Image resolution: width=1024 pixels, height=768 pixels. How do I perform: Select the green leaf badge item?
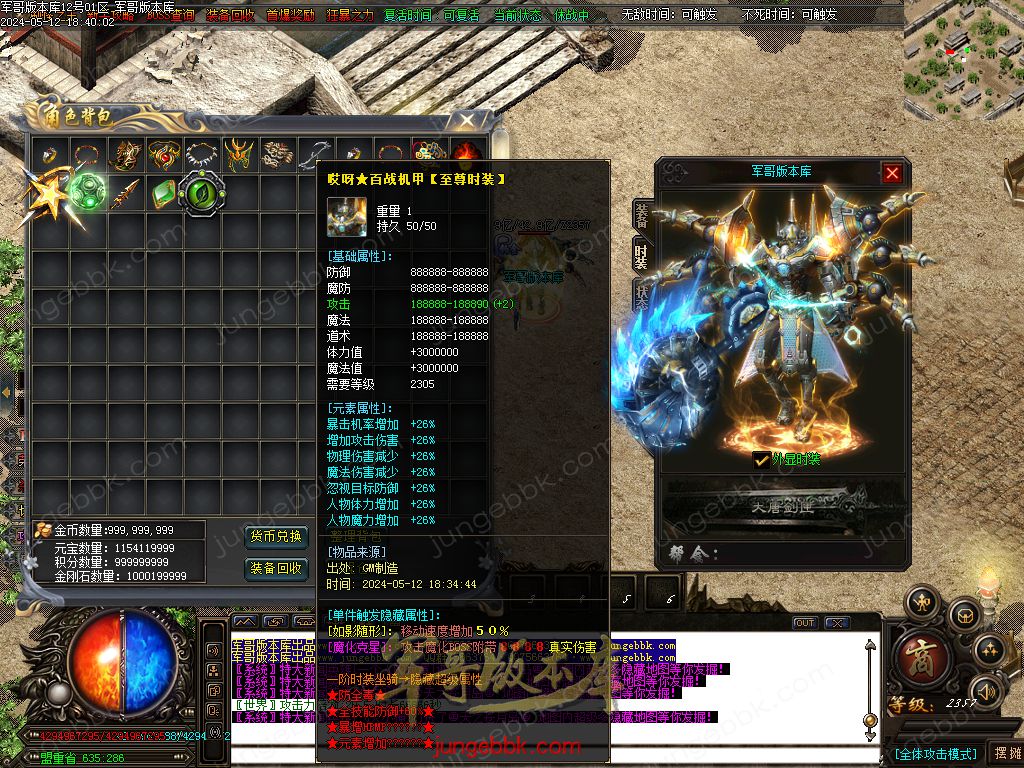[201, 192]
